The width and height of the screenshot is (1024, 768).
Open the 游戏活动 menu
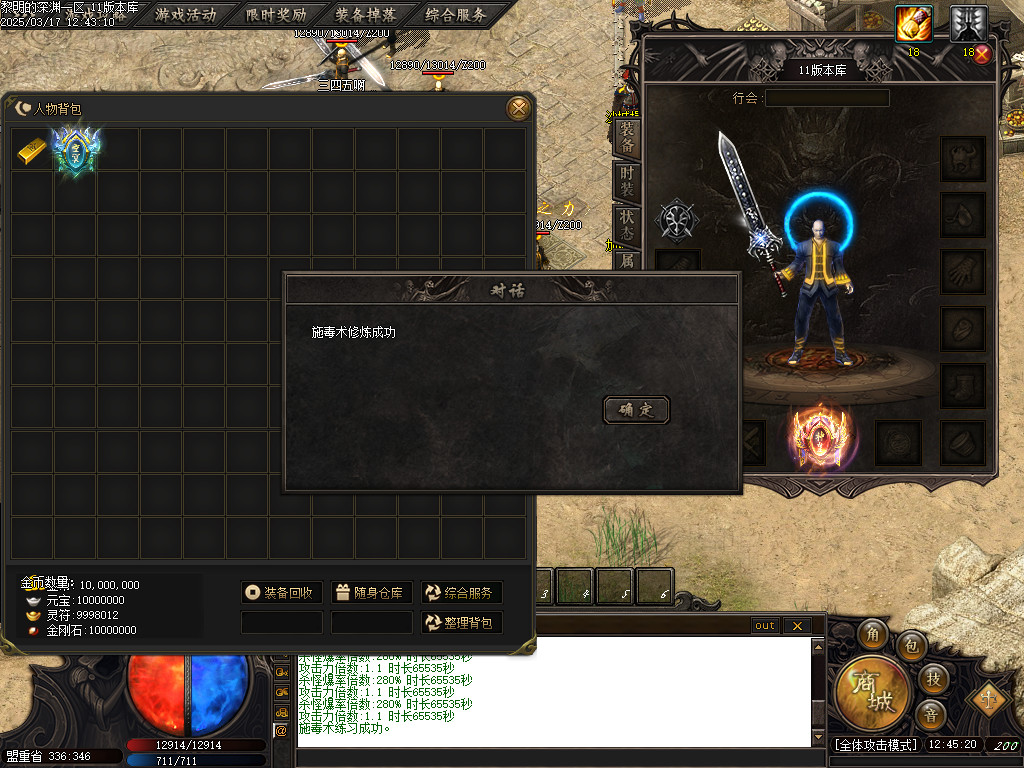185,15
